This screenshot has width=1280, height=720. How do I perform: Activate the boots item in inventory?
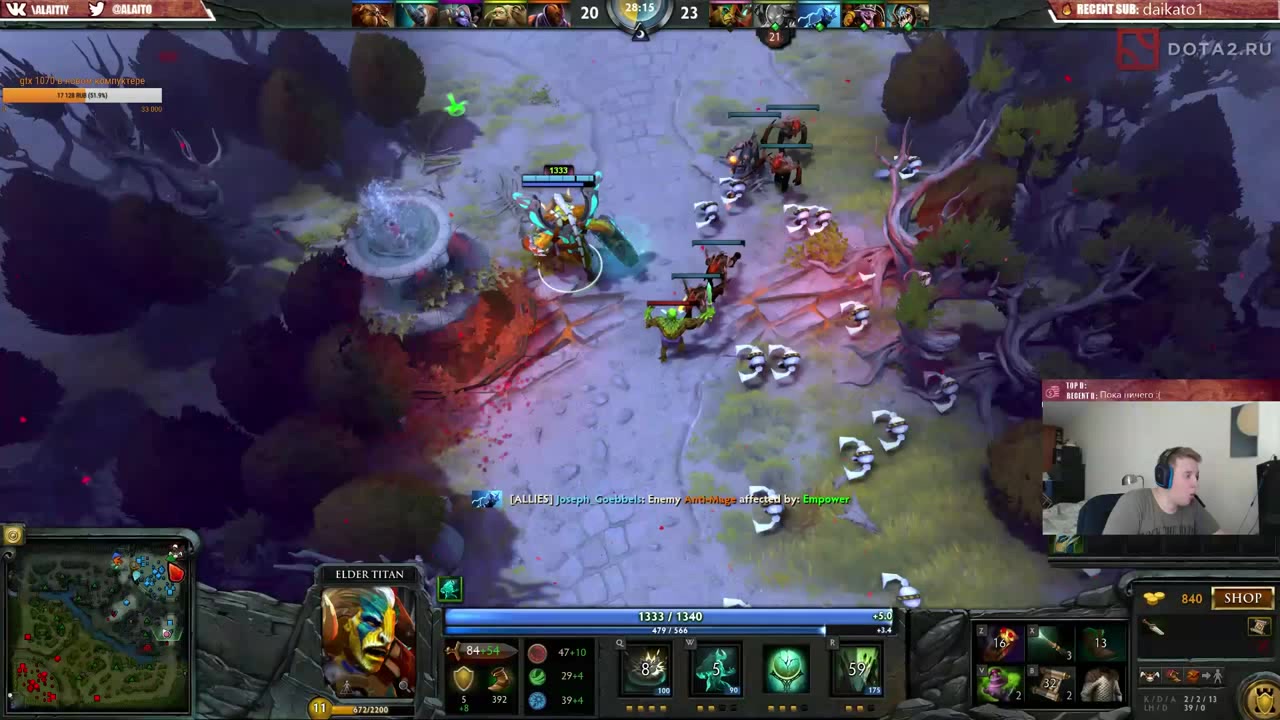(1100, 643)
